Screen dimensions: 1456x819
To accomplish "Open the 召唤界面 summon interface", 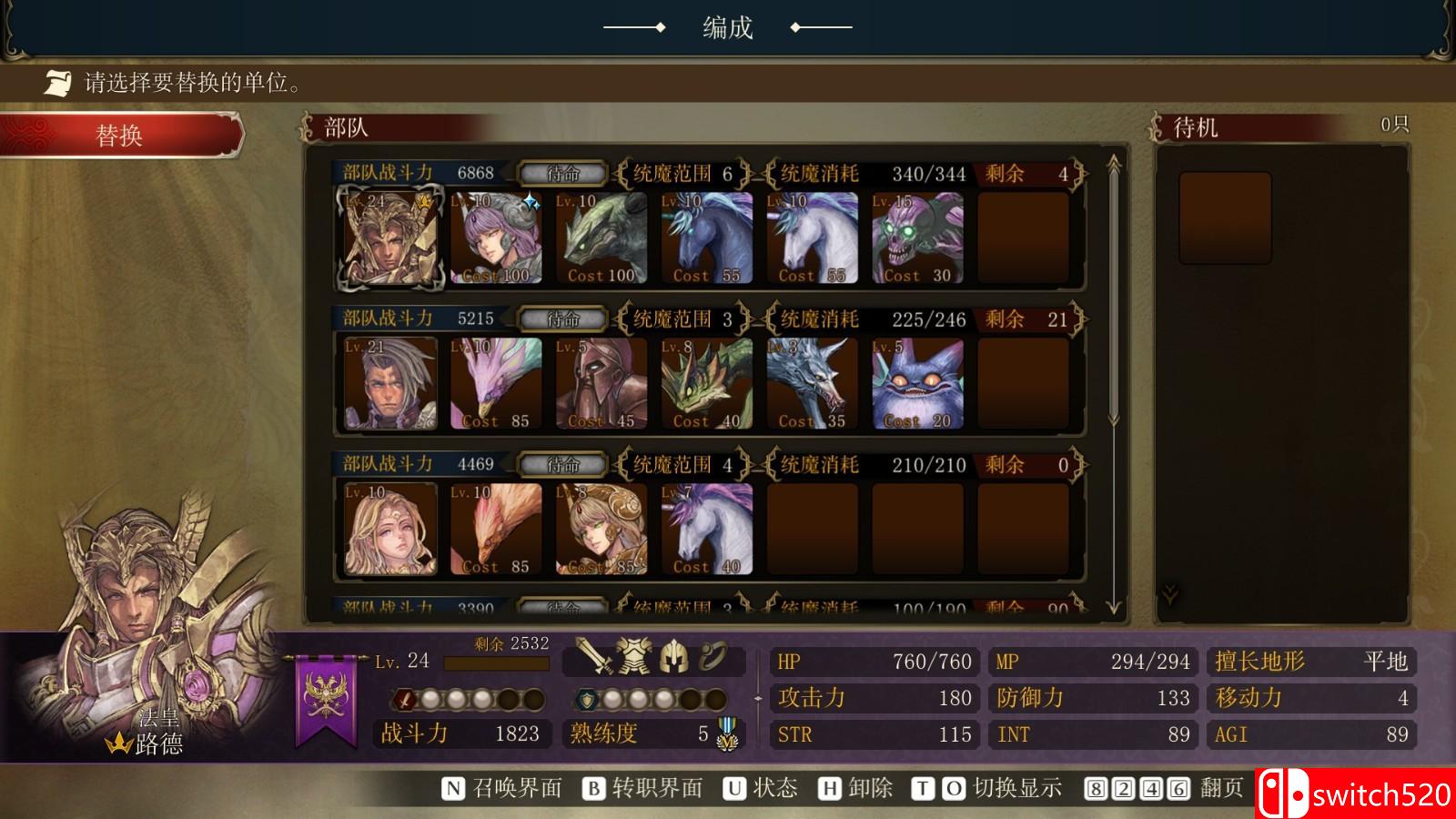I will [519, 788].
